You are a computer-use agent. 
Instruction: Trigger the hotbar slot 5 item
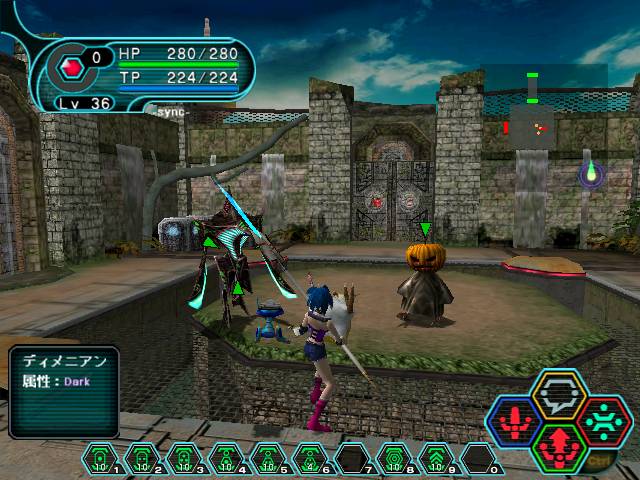coord(267,459)
